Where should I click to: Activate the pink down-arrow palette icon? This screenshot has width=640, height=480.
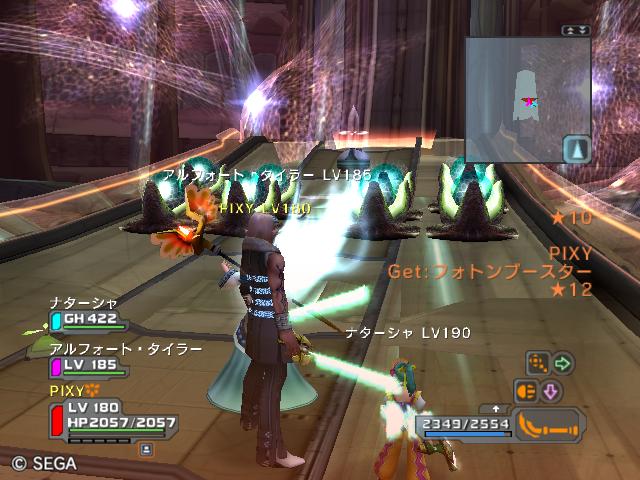click(x=550, y=390)
